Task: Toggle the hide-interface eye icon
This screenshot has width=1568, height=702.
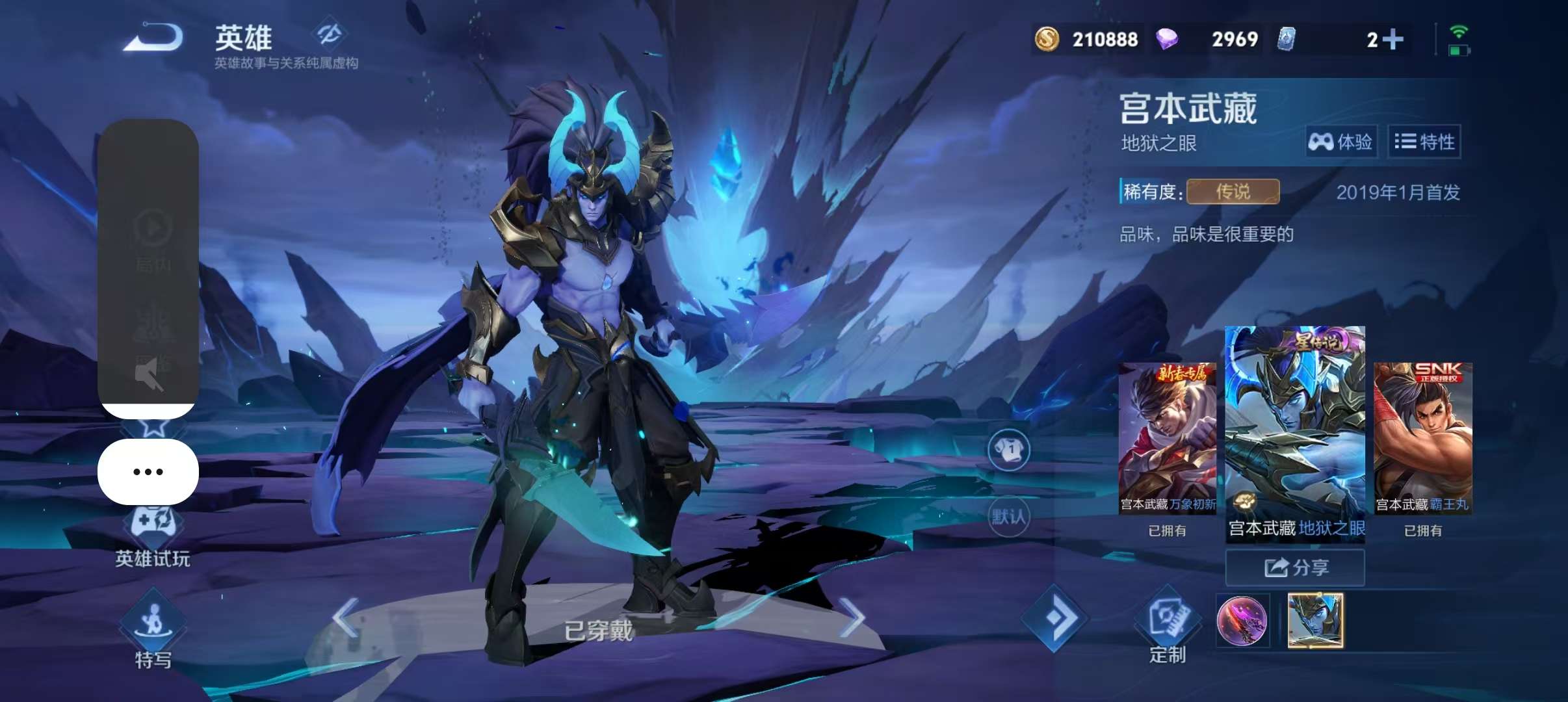Action: tap(329, 34)
